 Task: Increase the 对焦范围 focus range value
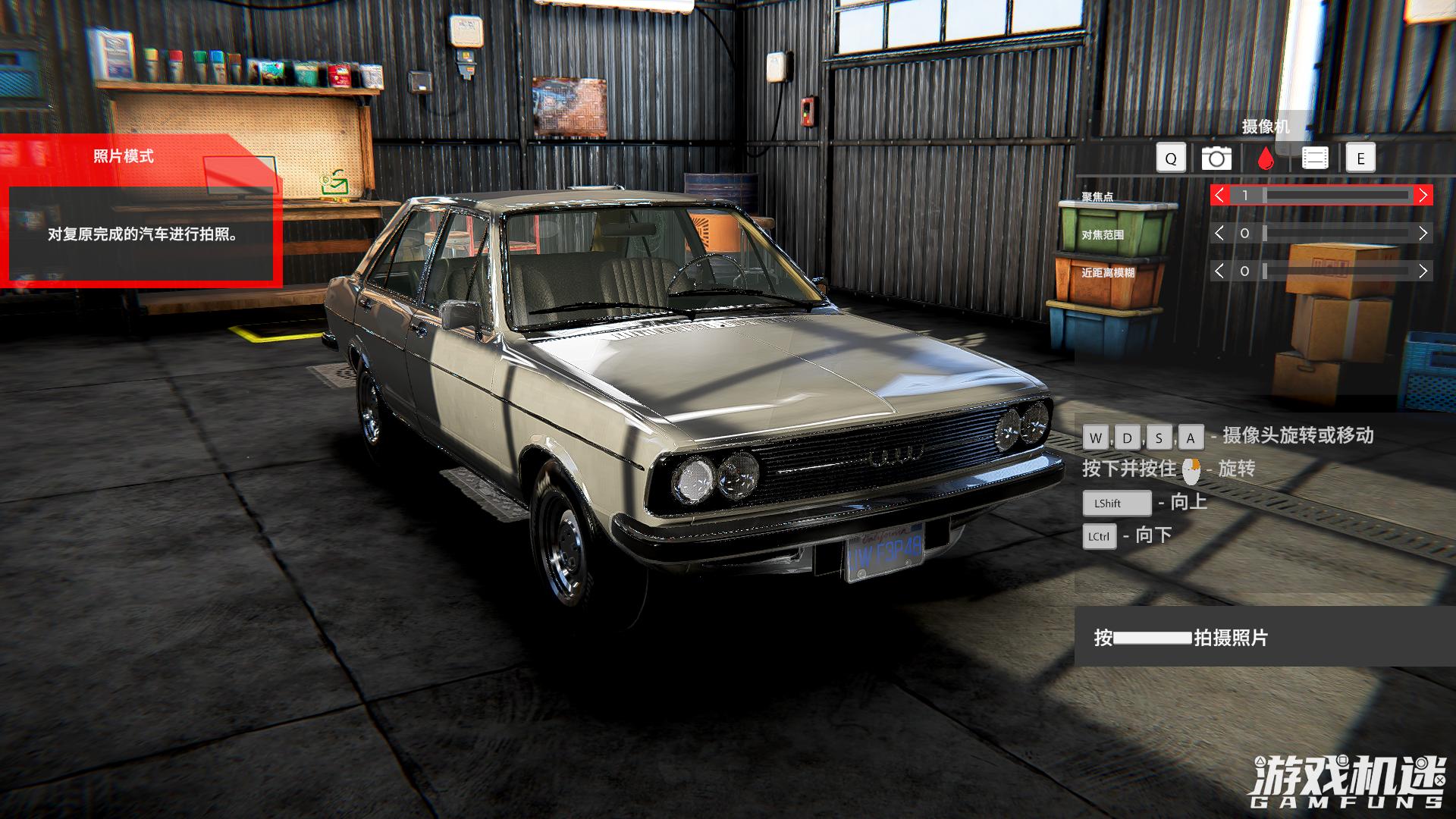[1423, 234]
